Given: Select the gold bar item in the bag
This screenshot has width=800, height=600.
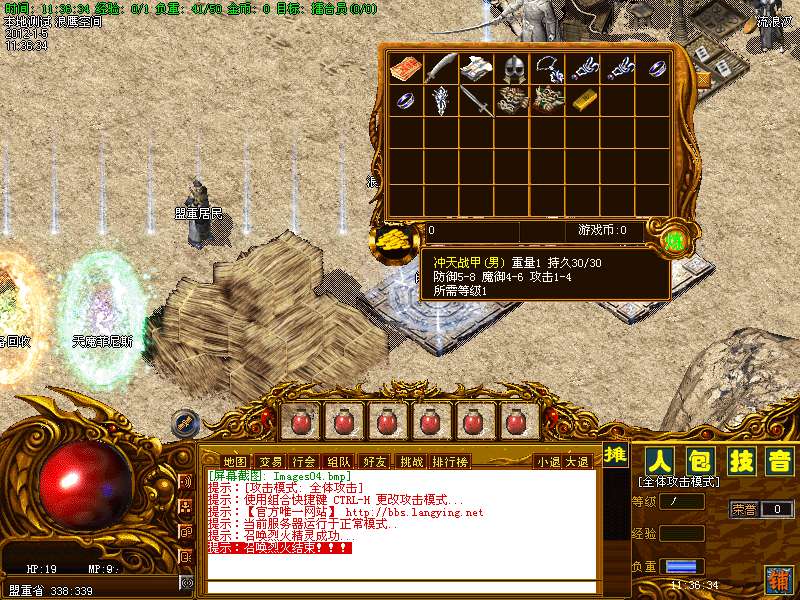Looking at the screenshot, I should [x=583, y=100].
